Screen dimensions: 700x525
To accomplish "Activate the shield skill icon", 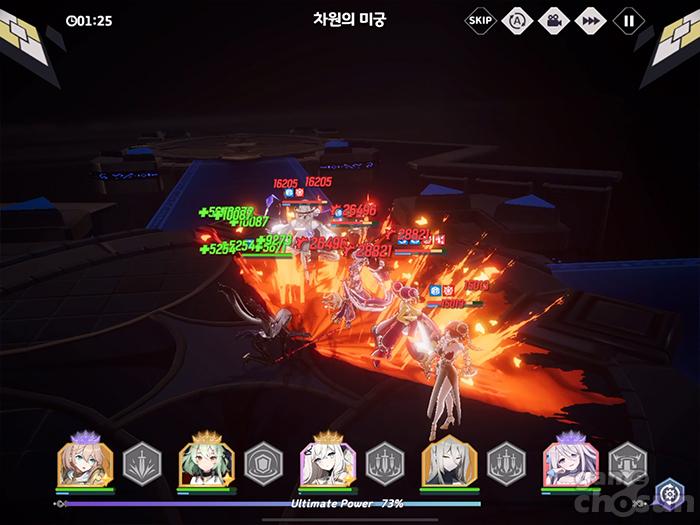I will tap(263, 463).
